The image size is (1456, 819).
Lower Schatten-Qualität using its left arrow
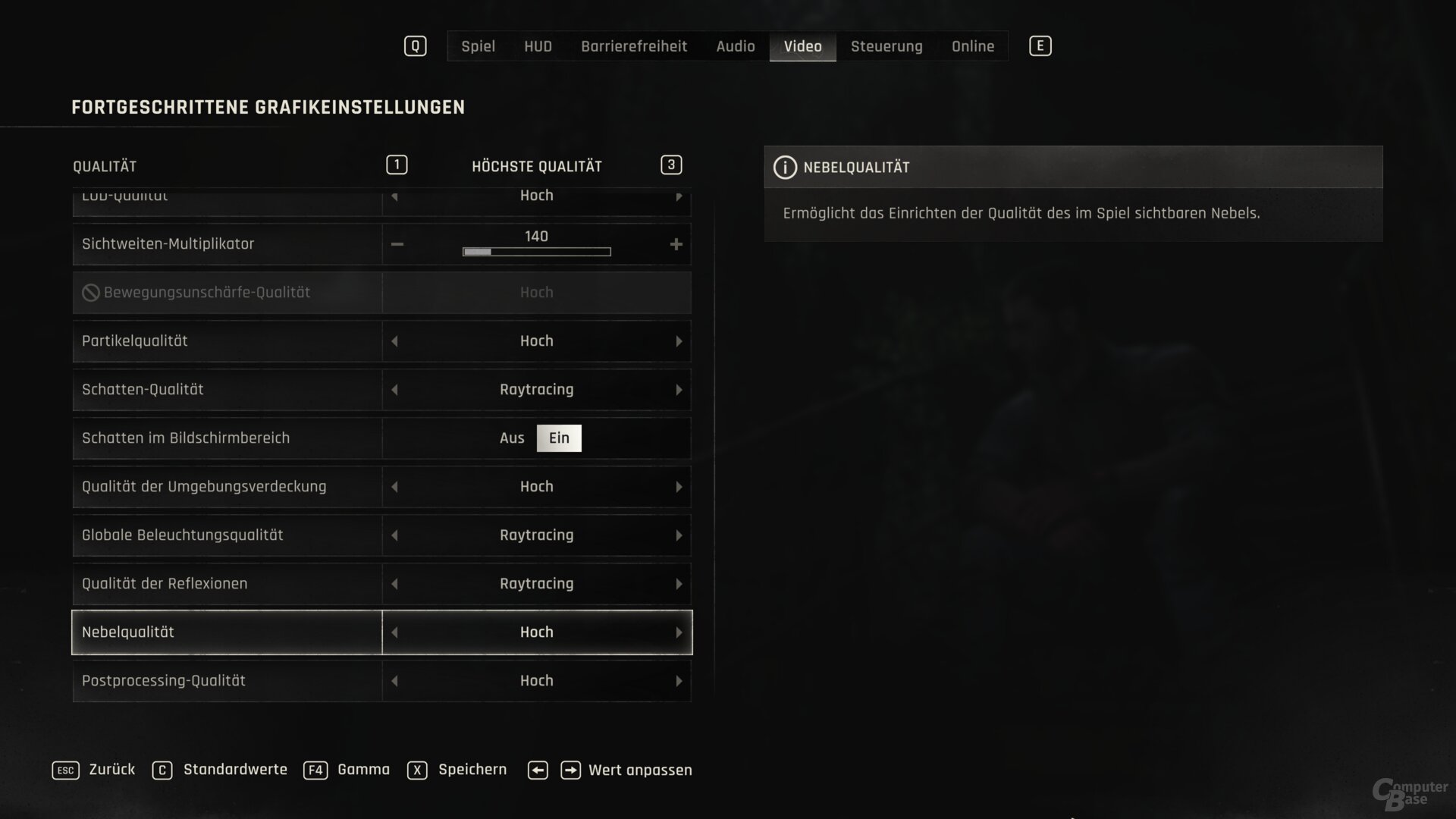coord(394,390)
